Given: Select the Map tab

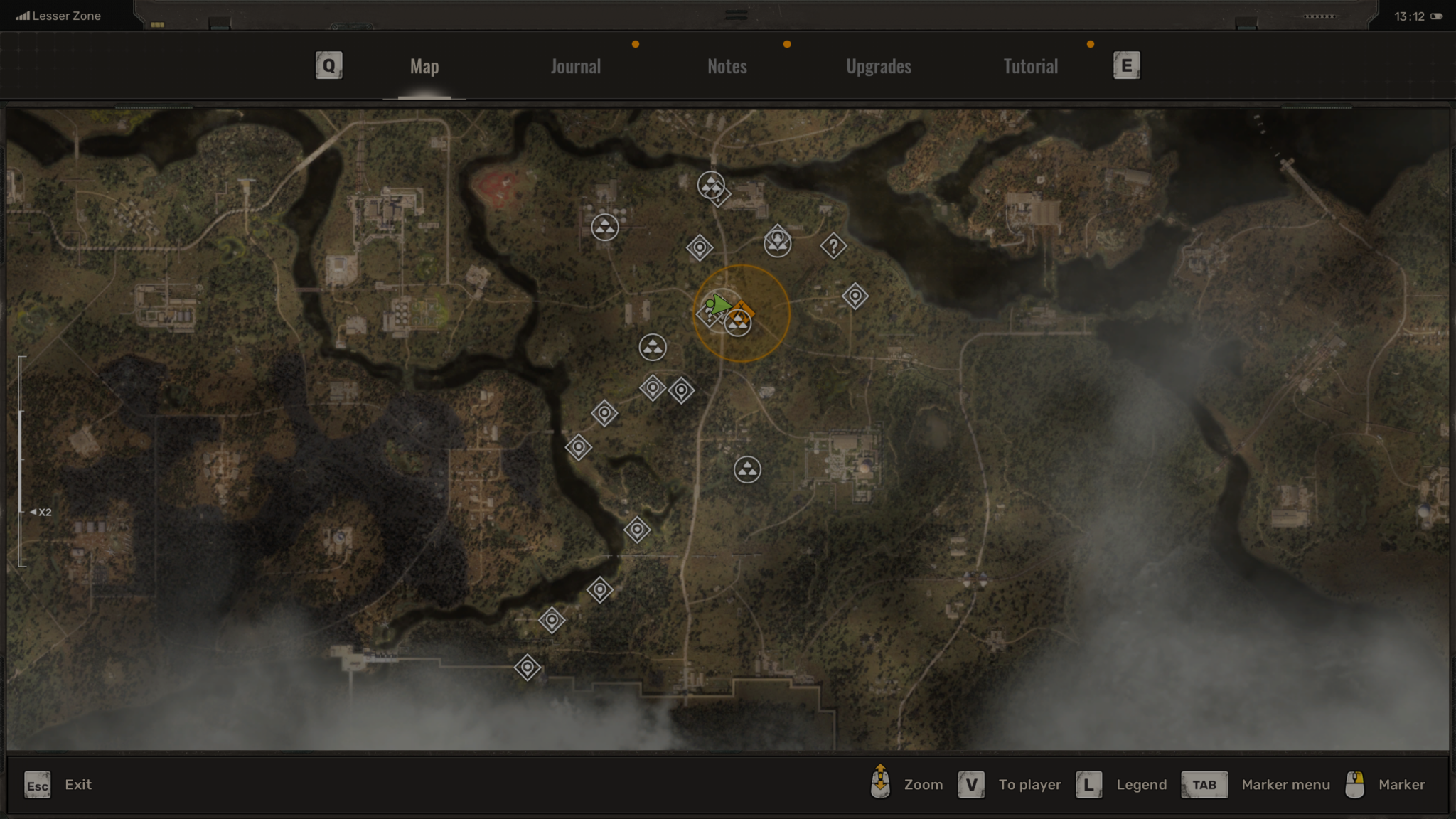Looking at the screenshot, I should pyautogui.click(x=424, y=66).
